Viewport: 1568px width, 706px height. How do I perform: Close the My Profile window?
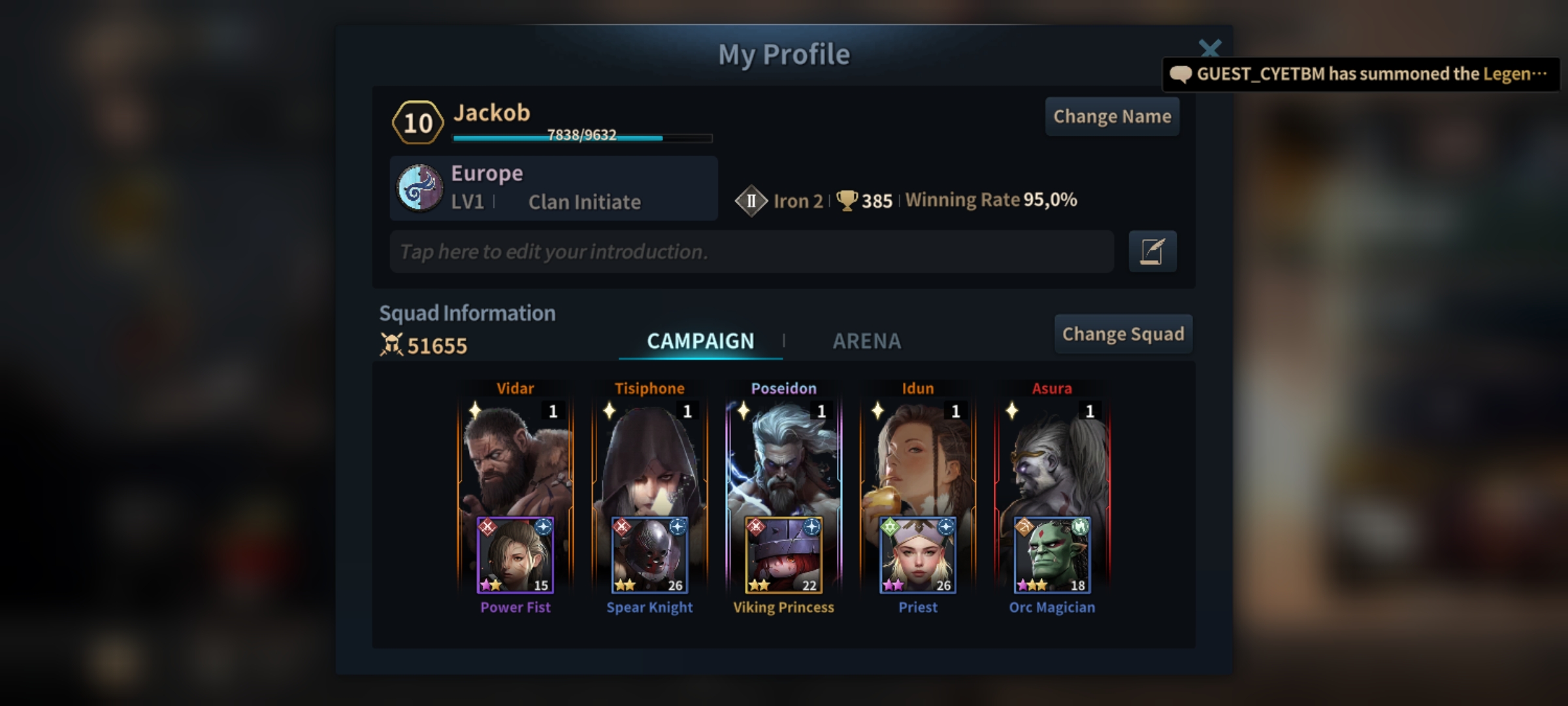click(x=1209, y=48)
